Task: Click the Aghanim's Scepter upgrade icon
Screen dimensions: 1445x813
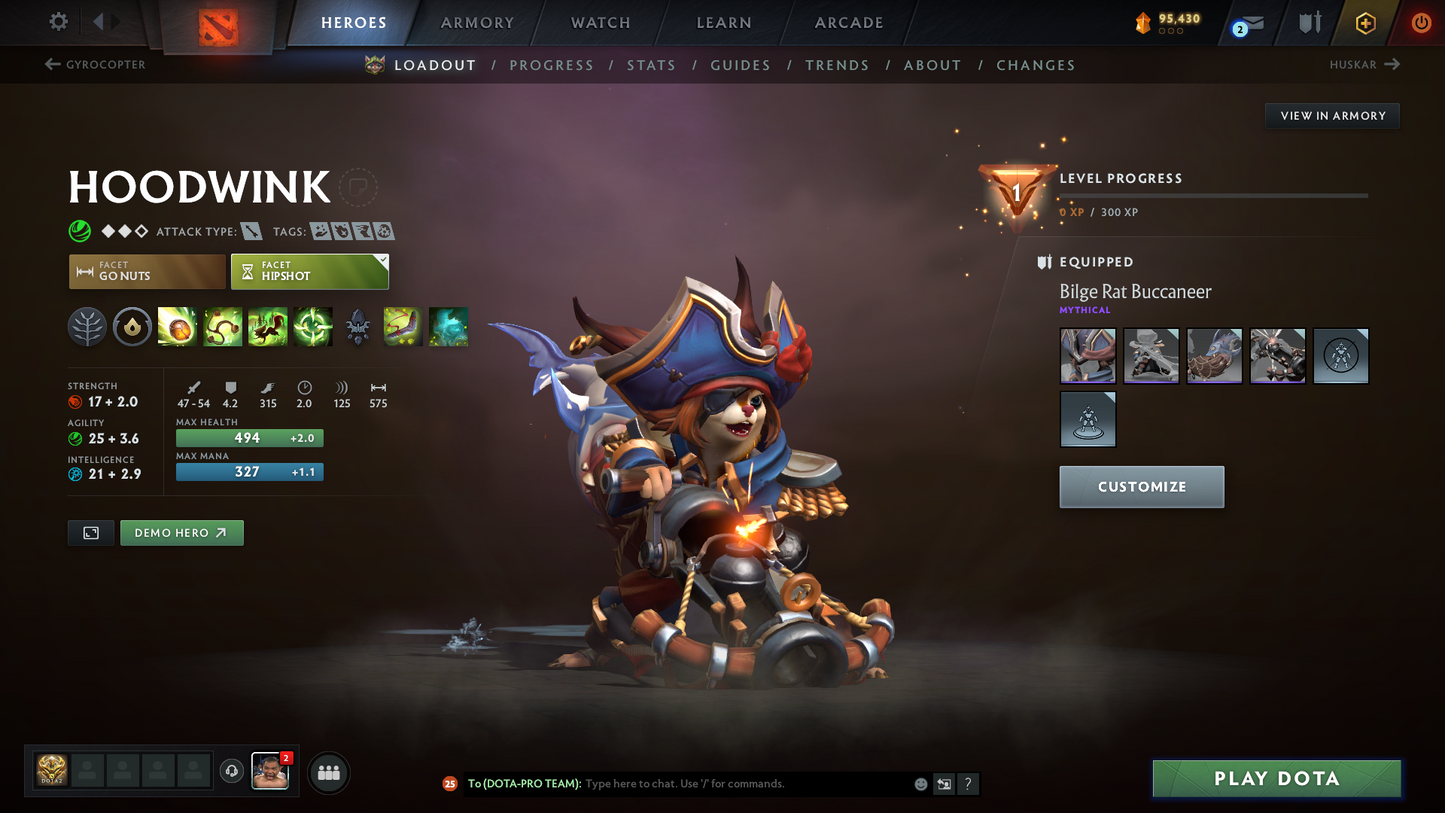Action: click(358, 327)
